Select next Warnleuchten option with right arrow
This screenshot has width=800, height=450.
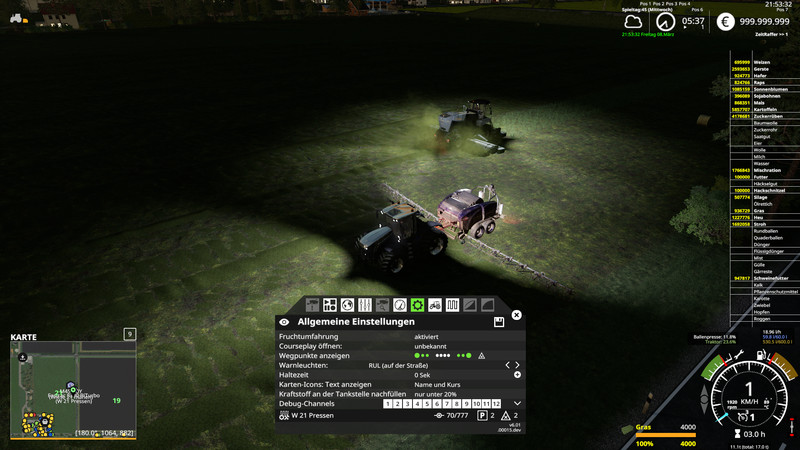click(x=517, y=366)
